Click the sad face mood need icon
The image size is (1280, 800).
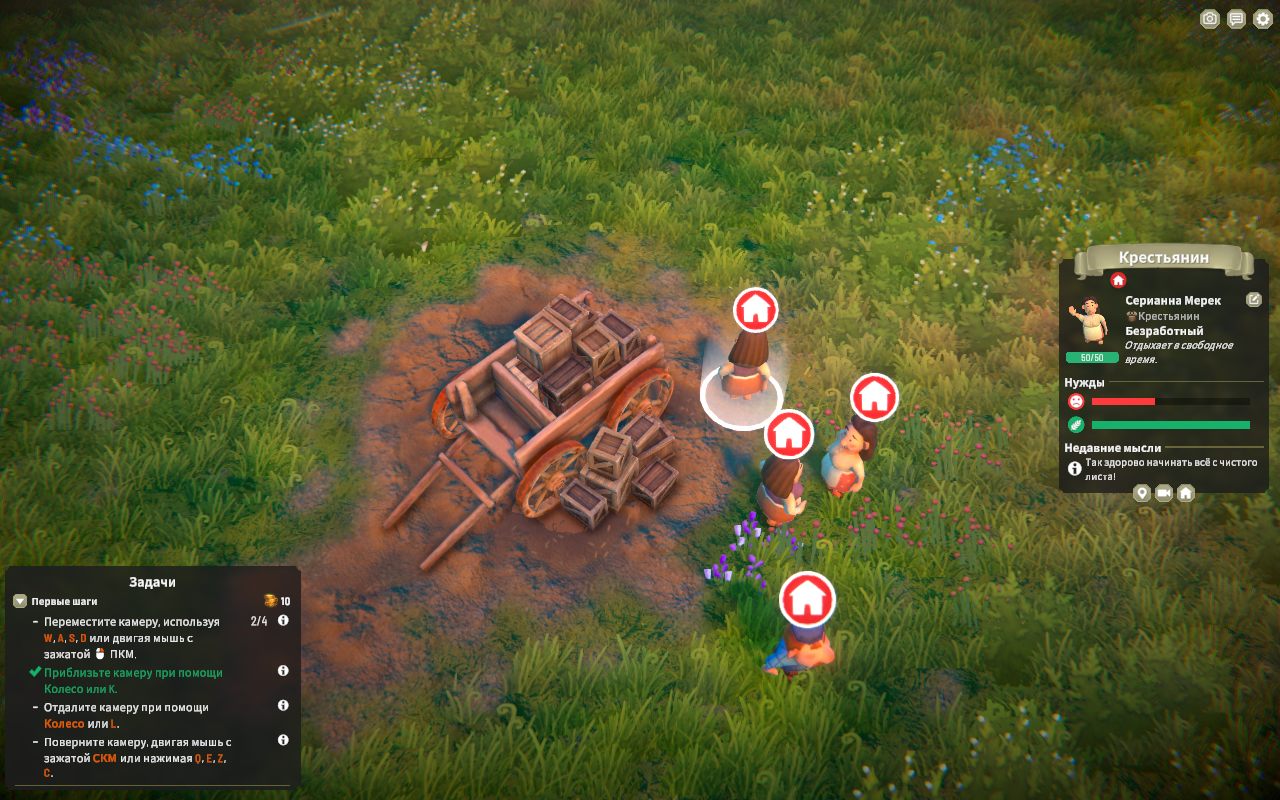1076,402
